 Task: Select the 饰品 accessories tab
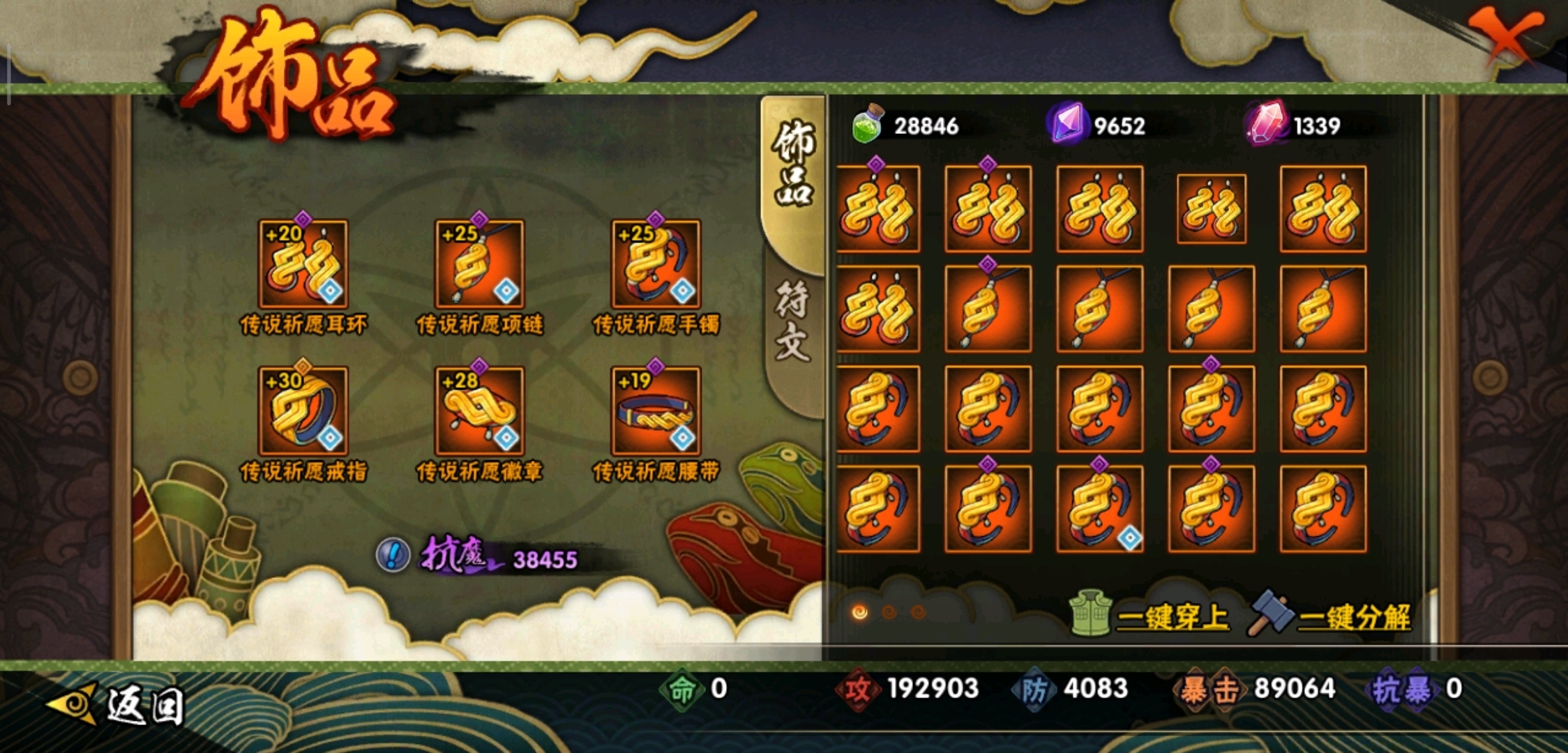[794, 164]
